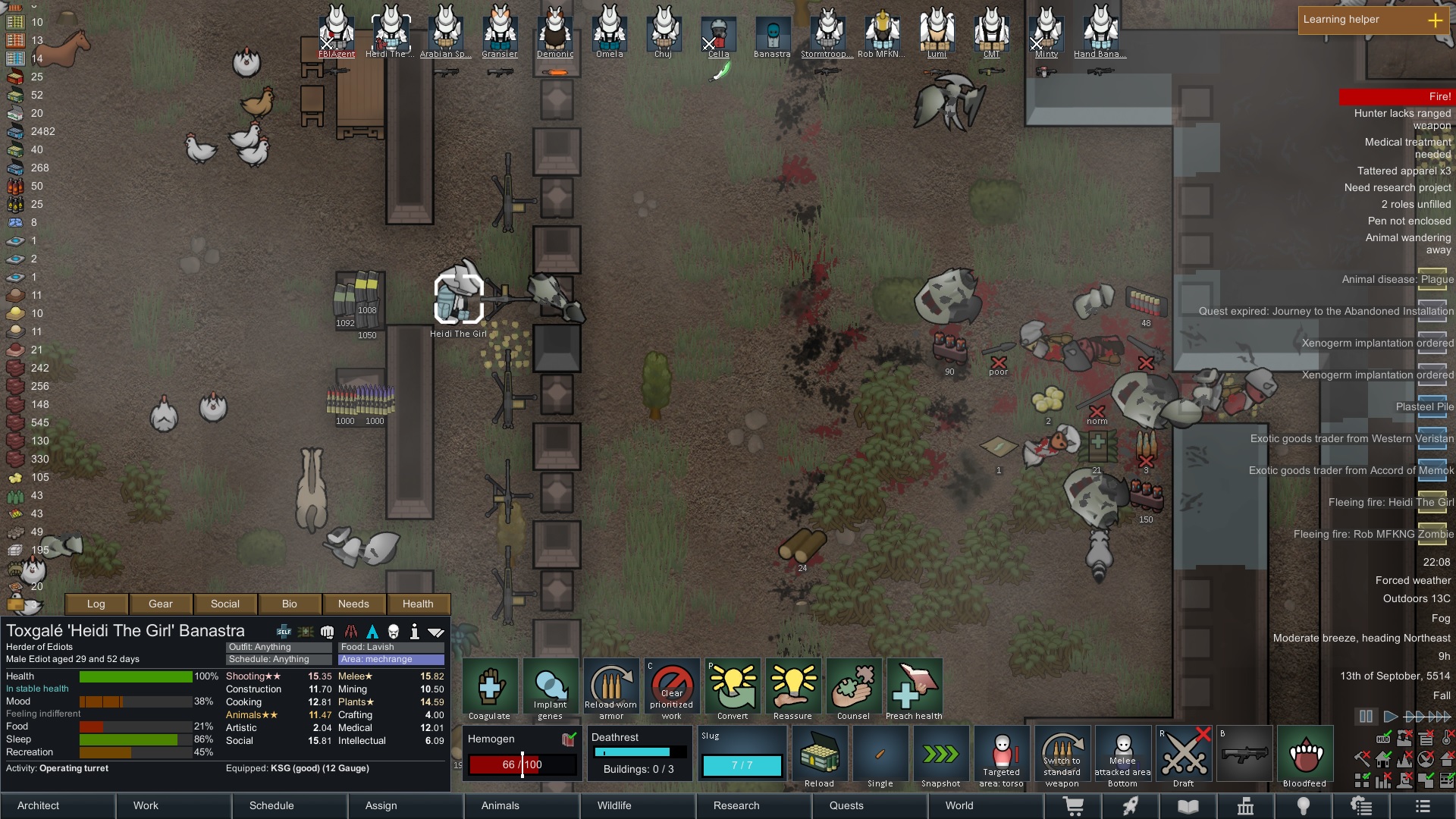Screen dimensions: 1456x819
Task: Clear prioritized work
Action: click(x=672, y=689)
